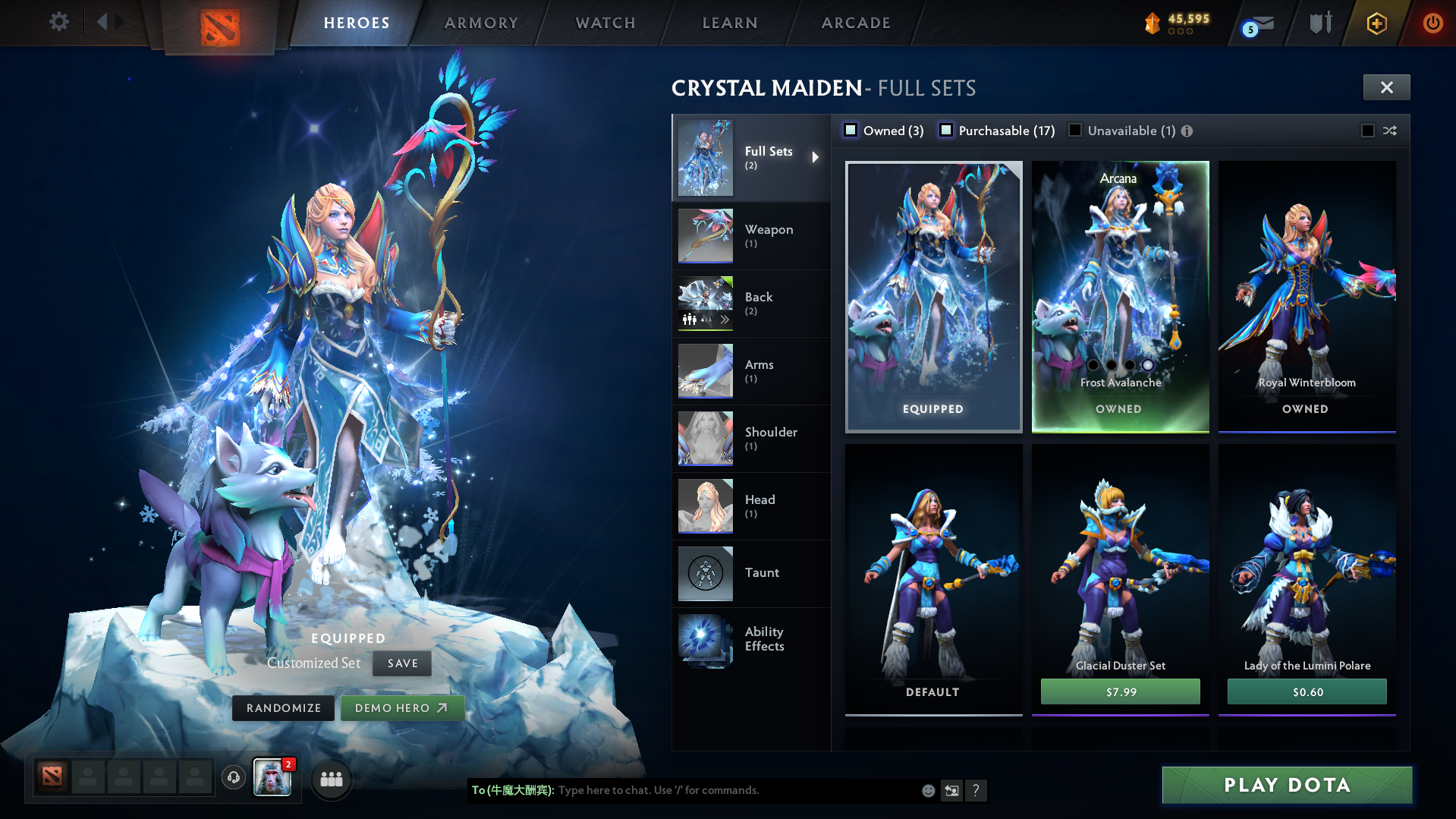Open the Dota Plus hexagon icon
The width and height of the screenshot is (1456, 819).
click(1376, 23)
